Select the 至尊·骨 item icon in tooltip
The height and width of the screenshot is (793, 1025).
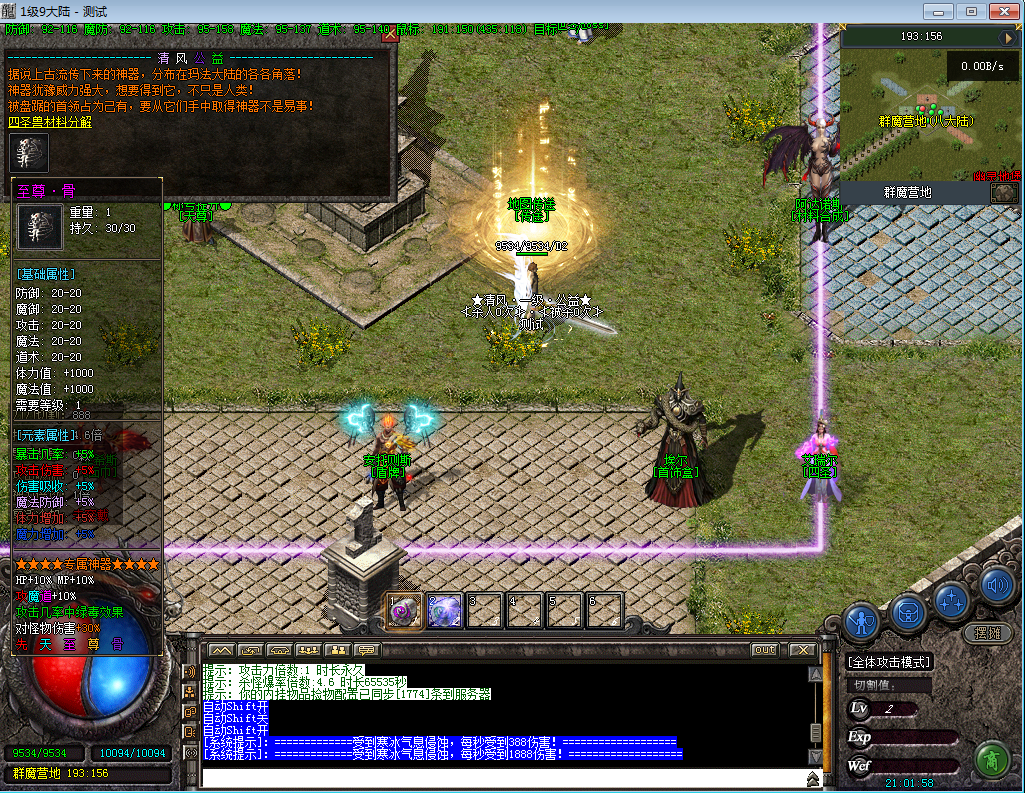click(40, 227)
